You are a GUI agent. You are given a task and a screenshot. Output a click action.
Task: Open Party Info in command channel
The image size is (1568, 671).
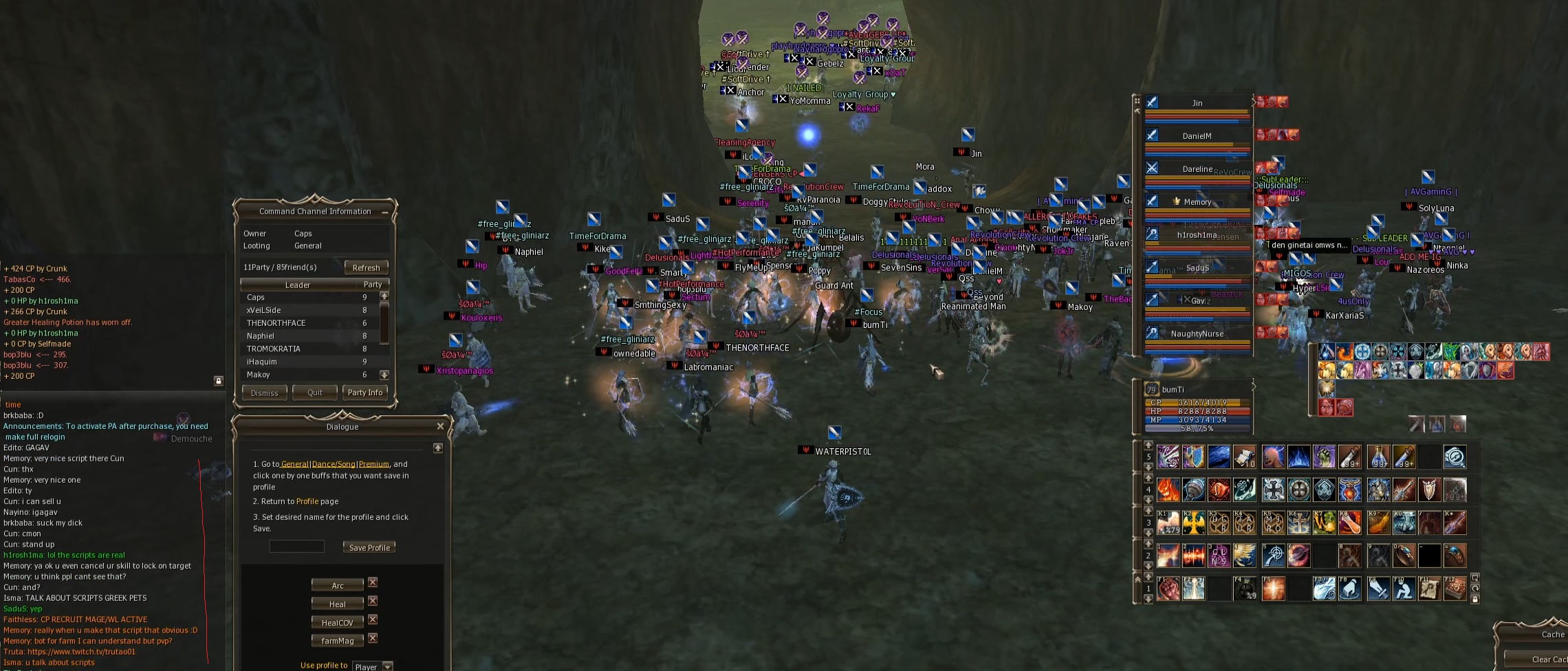(x=364, y=393)
